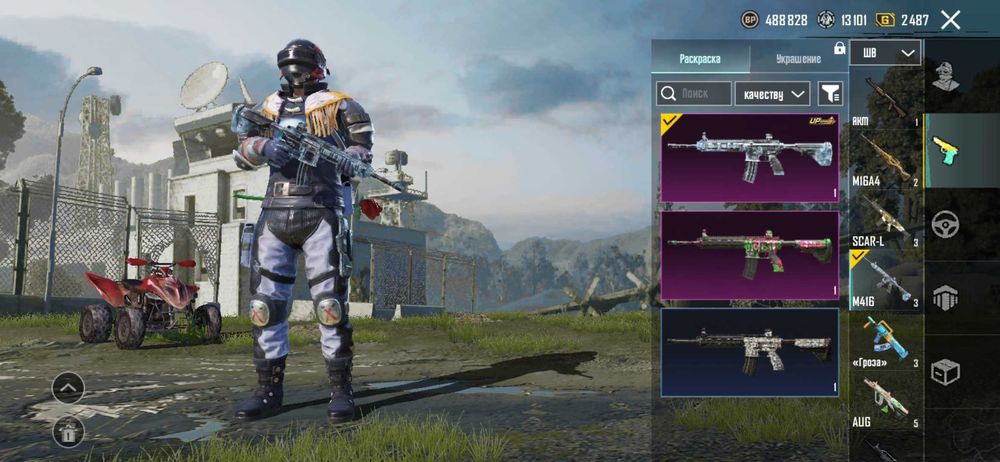Open the cube box category icon
This screenshot has width=1000, height=462.
(x=945, y=372)
